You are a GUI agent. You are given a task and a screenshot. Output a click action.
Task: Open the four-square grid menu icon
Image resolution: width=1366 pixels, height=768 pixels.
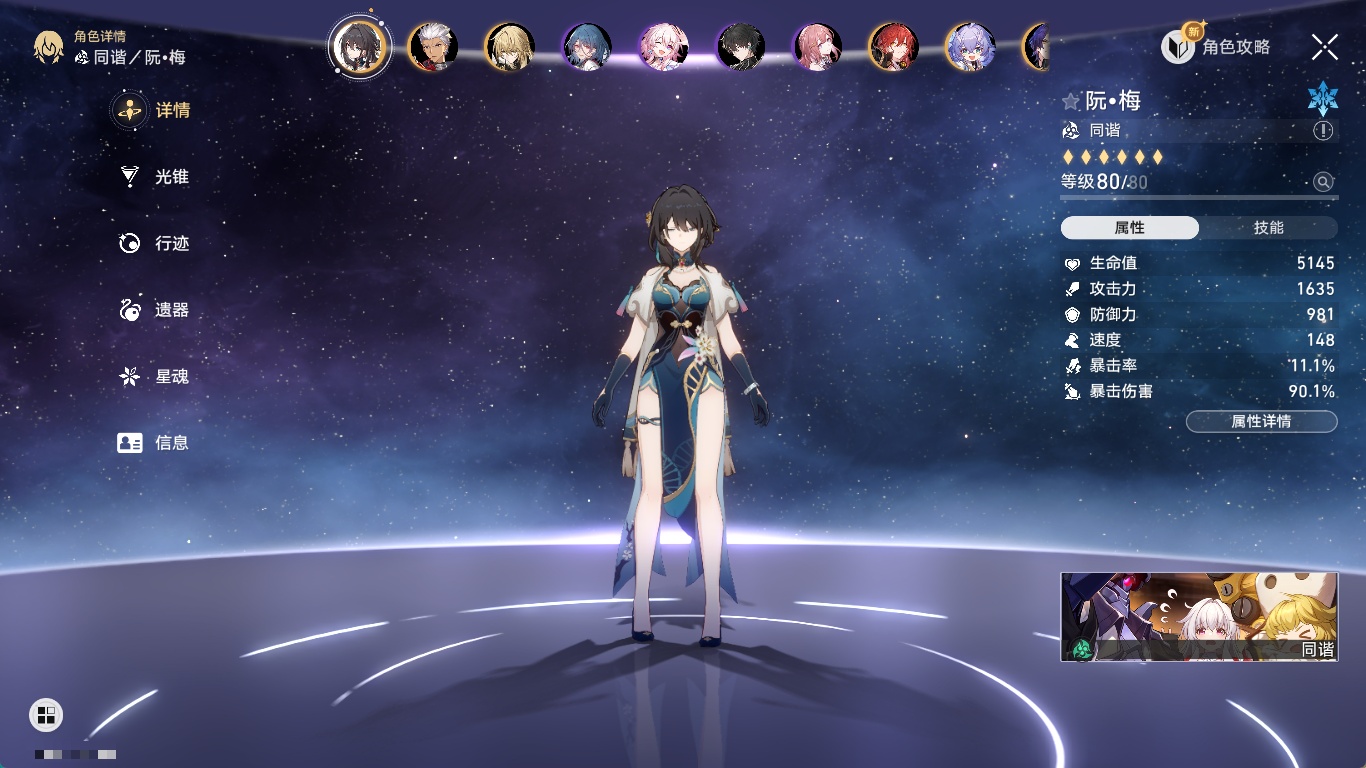pos(46,714)
